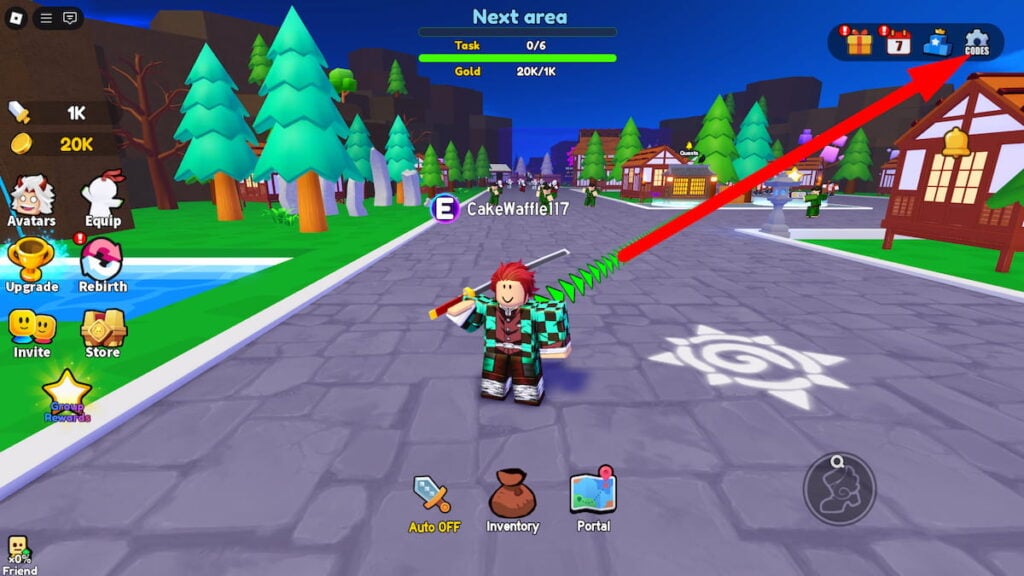Open the Codes gear menu
This screenshot has height=576, width=1024.
tap(976, 42)
